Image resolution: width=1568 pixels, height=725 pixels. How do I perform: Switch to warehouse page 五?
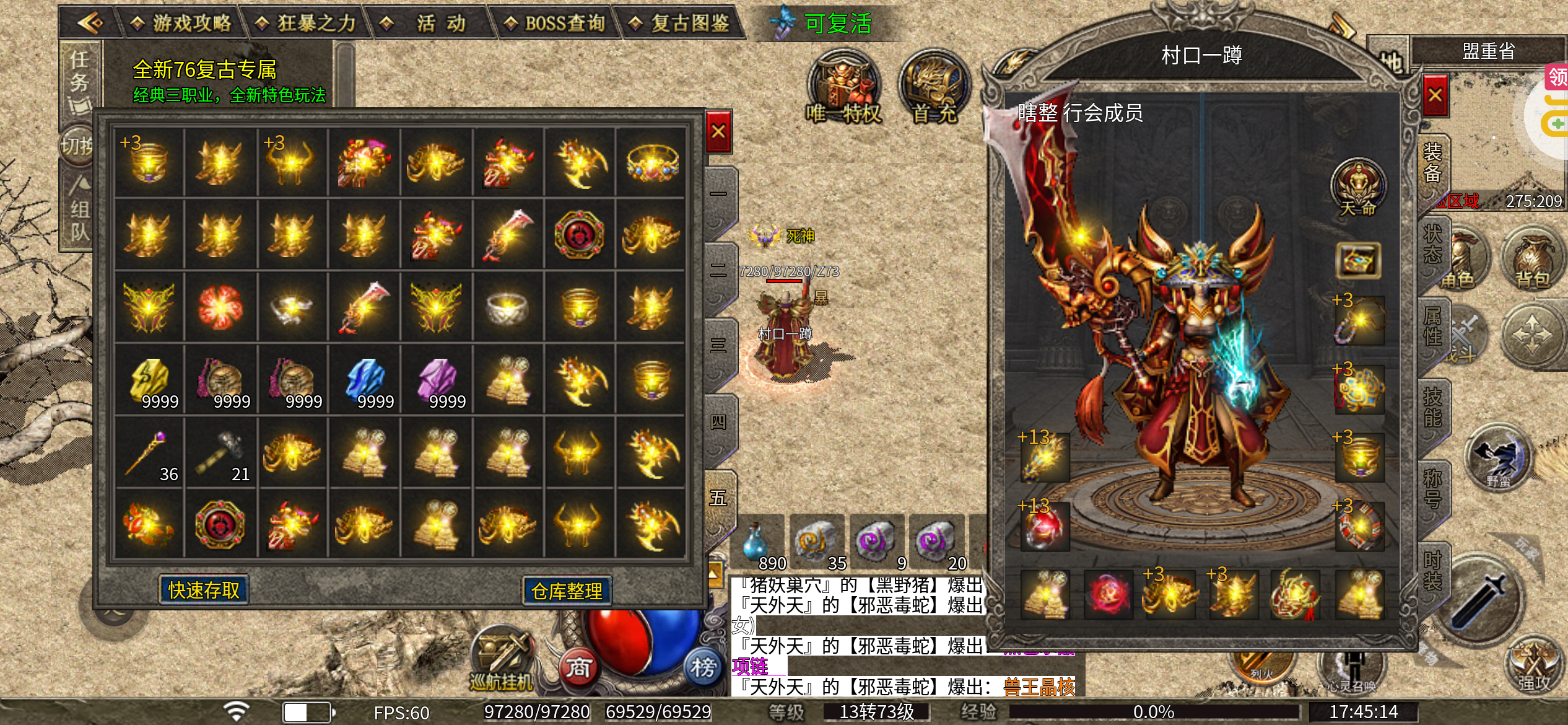point(719,498)
